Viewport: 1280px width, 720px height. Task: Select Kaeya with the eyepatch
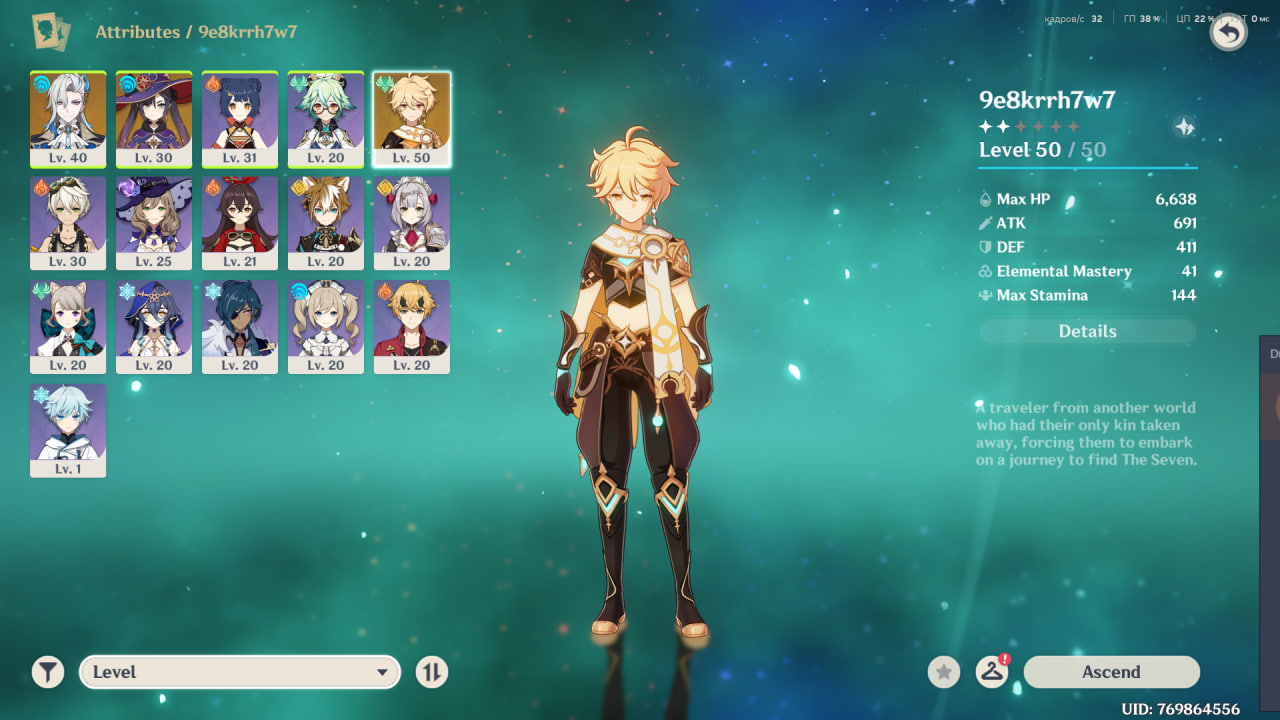pos(240,327)
